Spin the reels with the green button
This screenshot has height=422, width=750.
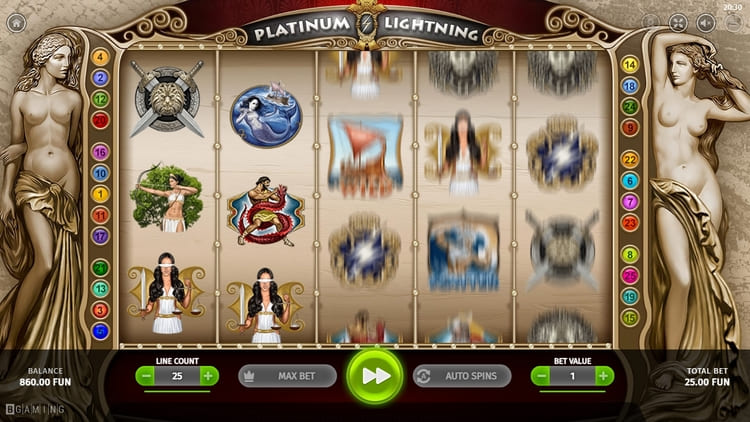374,376
